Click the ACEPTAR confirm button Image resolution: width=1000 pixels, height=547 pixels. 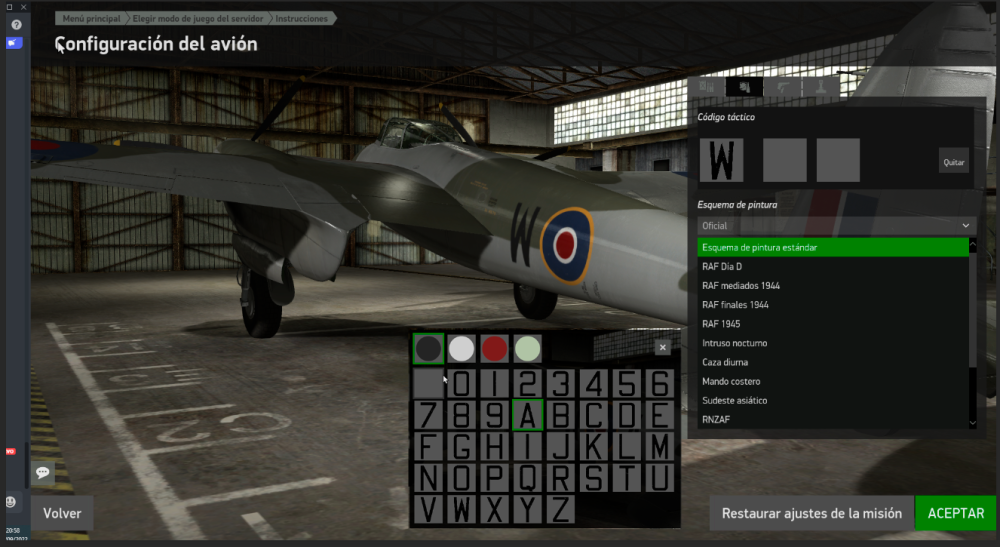[956, 513]
